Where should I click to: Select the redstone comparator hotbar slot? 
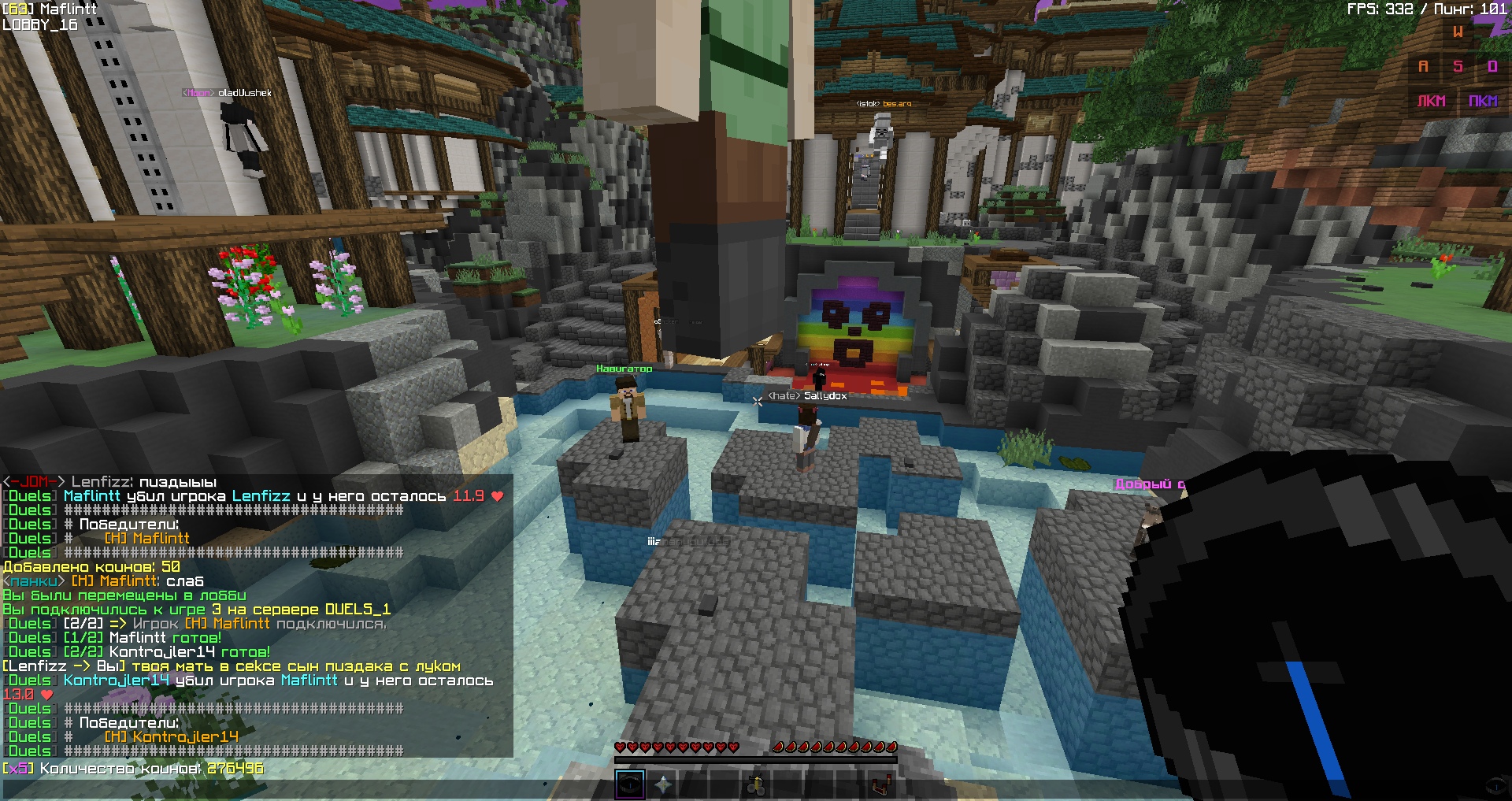(x=882, y=784)
